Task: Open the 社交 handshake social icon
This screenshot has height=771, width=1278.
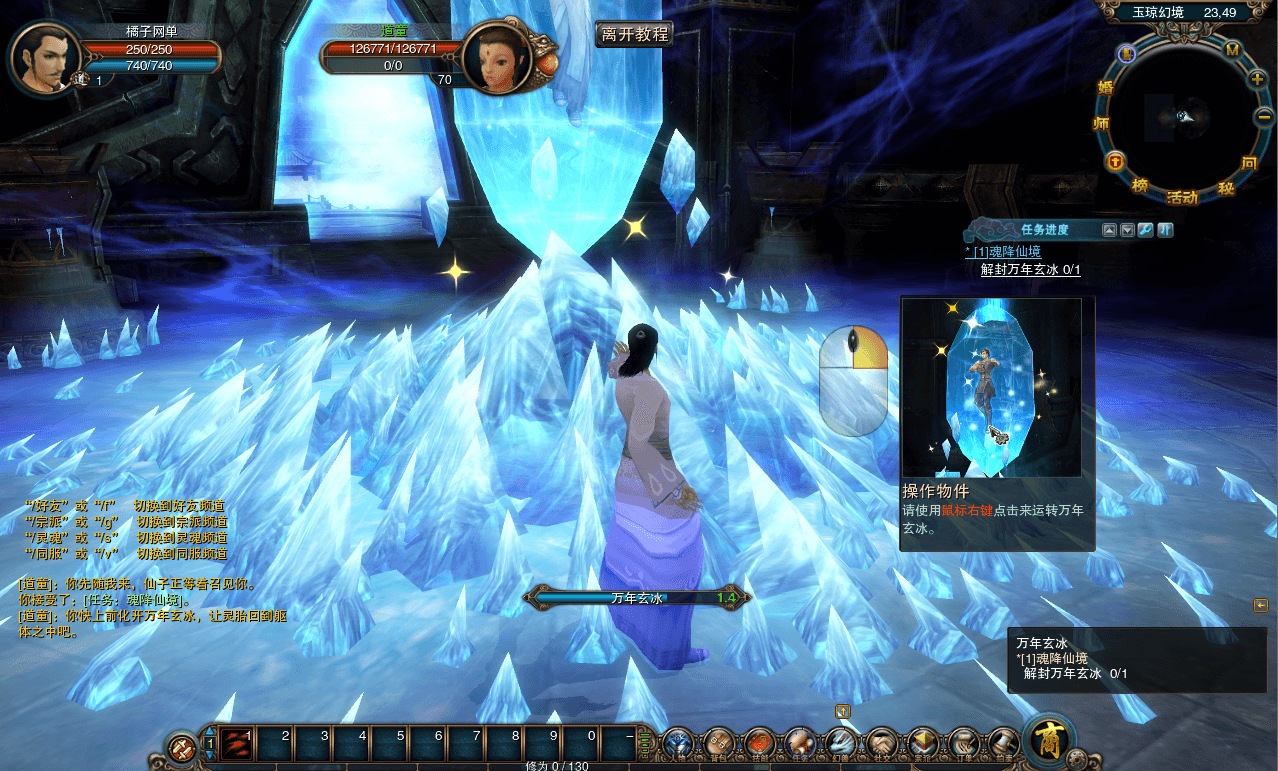Action: pyautogui.click(x=881, y=743)
